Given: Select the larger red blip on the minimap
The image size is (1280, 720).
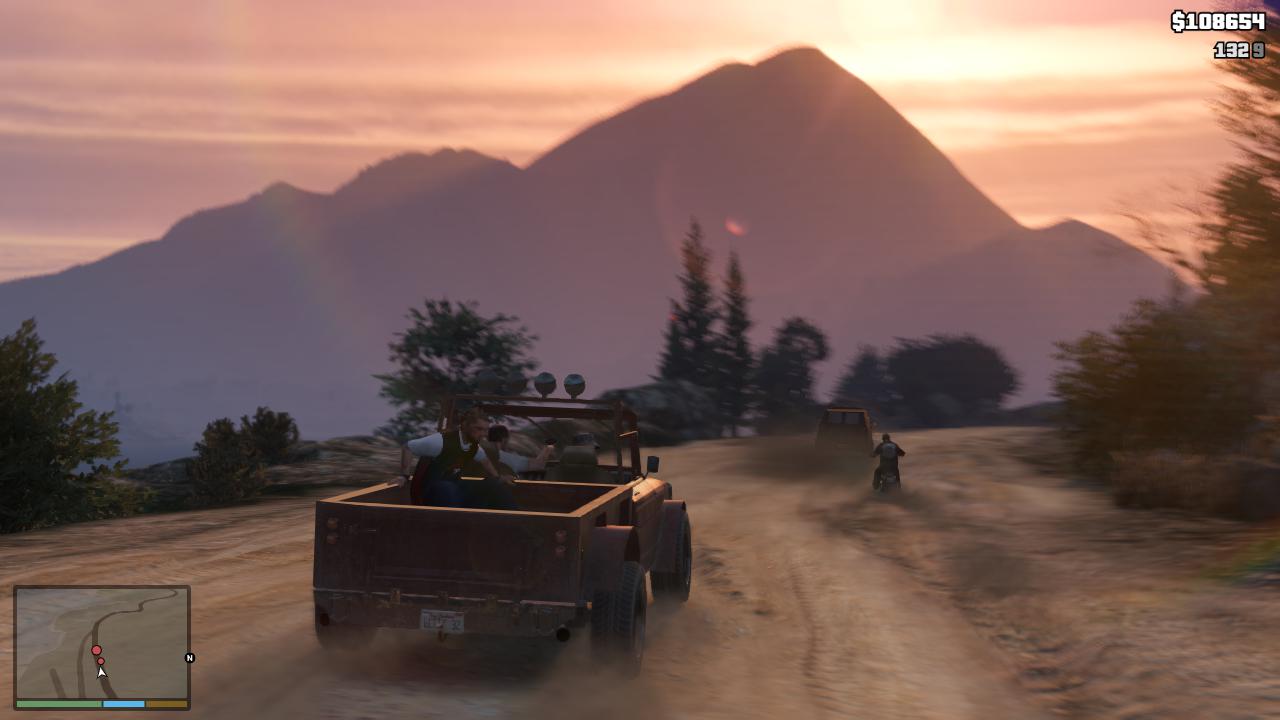Looking at the screenshot, I should click(x=96, y=649).
